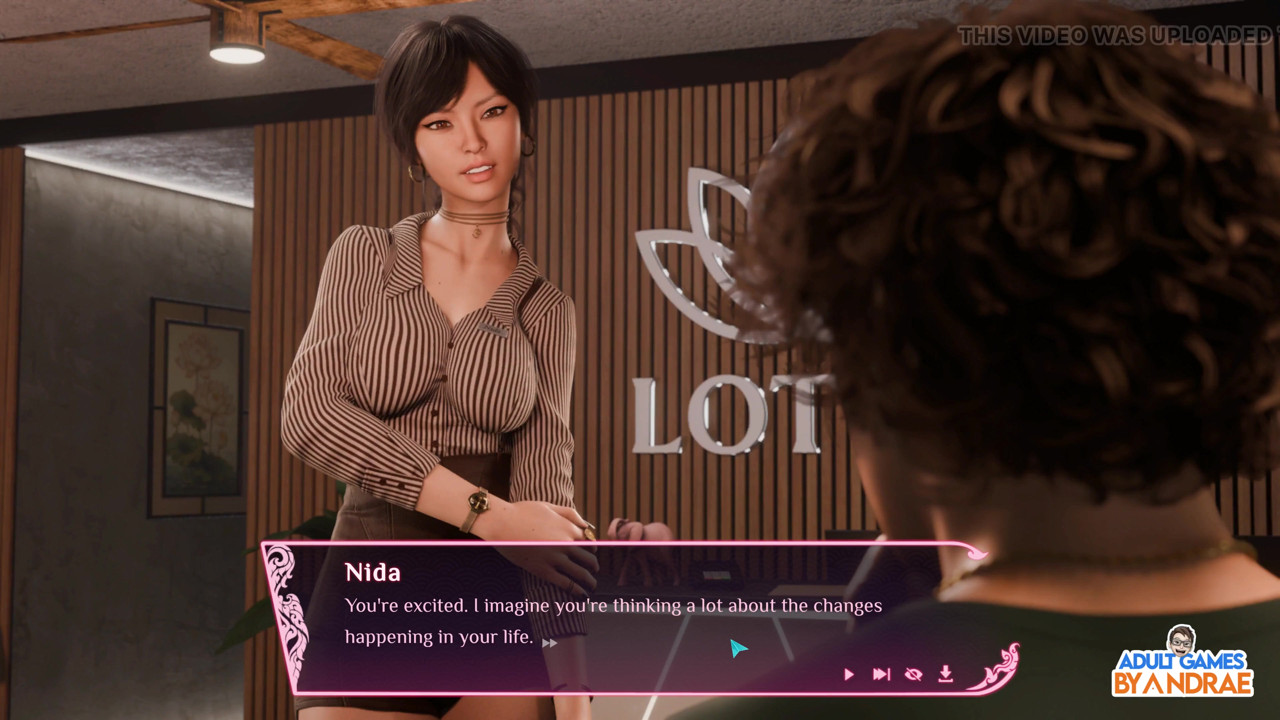Viewport: 1280px width, 720px height.
Task: Skip dialogue using the fast-forward icon
Action: pyautogui.click(x=881, y=675)
